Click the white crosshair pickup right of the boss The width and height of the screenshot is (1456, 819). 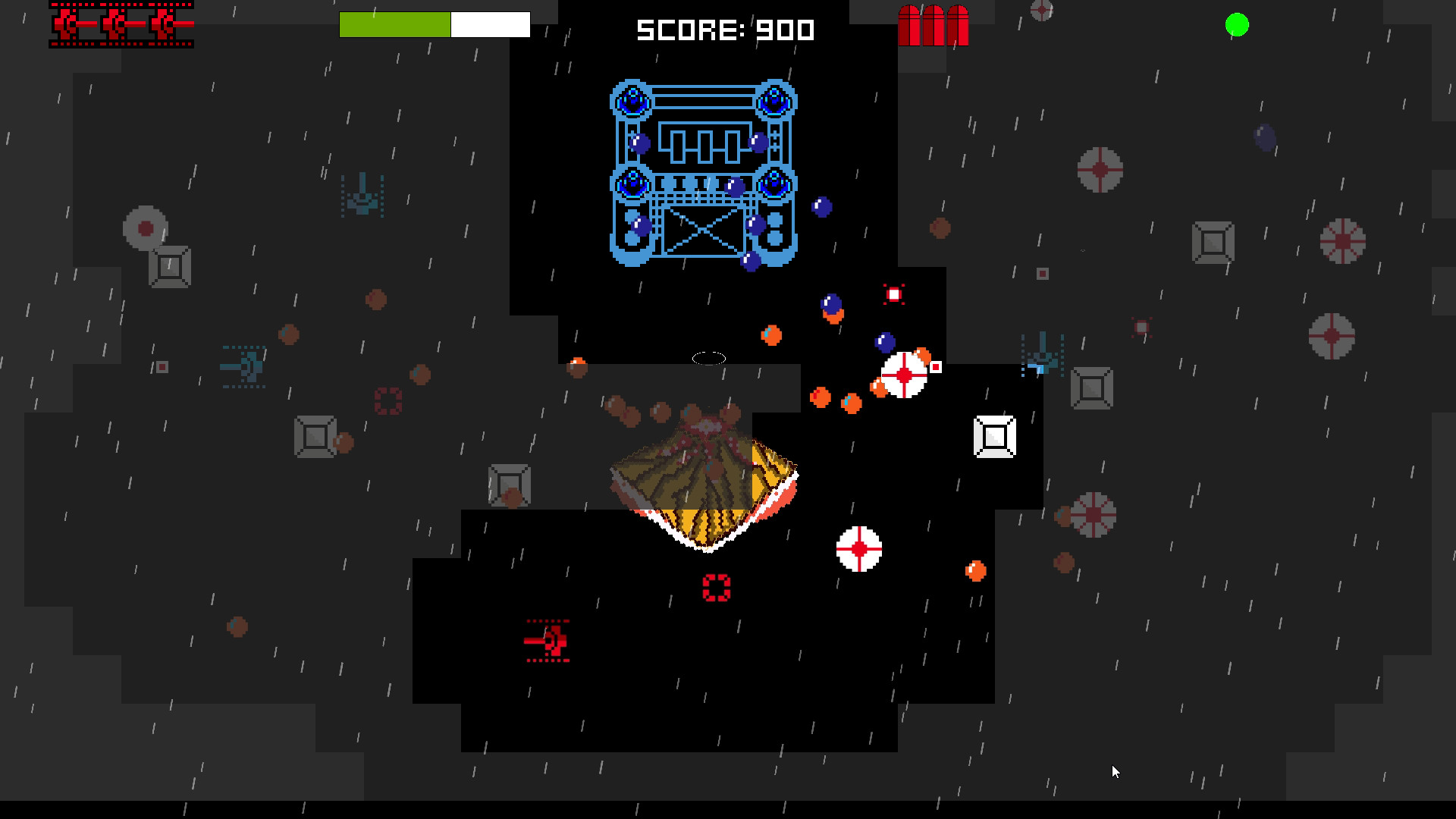(x=904, y=373)
